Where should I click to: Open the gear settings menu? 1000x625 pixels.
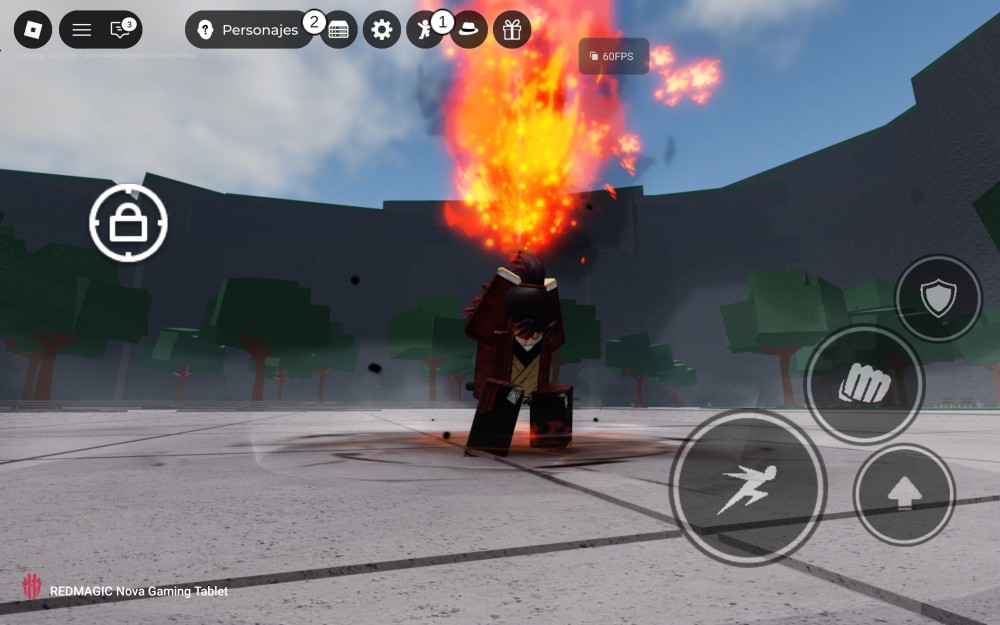(x=381, y=30)
